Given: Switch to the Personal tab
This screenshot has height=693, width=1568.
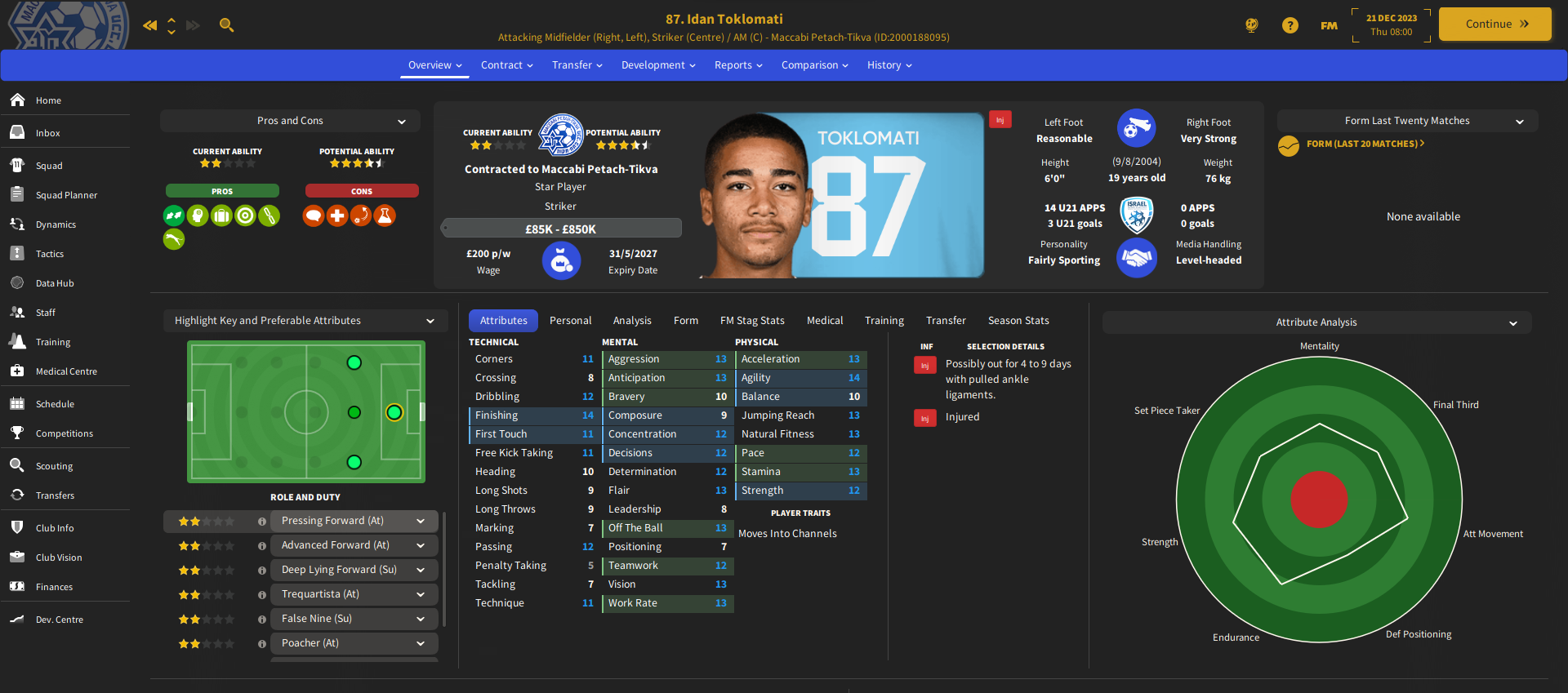Looking at the screenshot, I should 570,321.
